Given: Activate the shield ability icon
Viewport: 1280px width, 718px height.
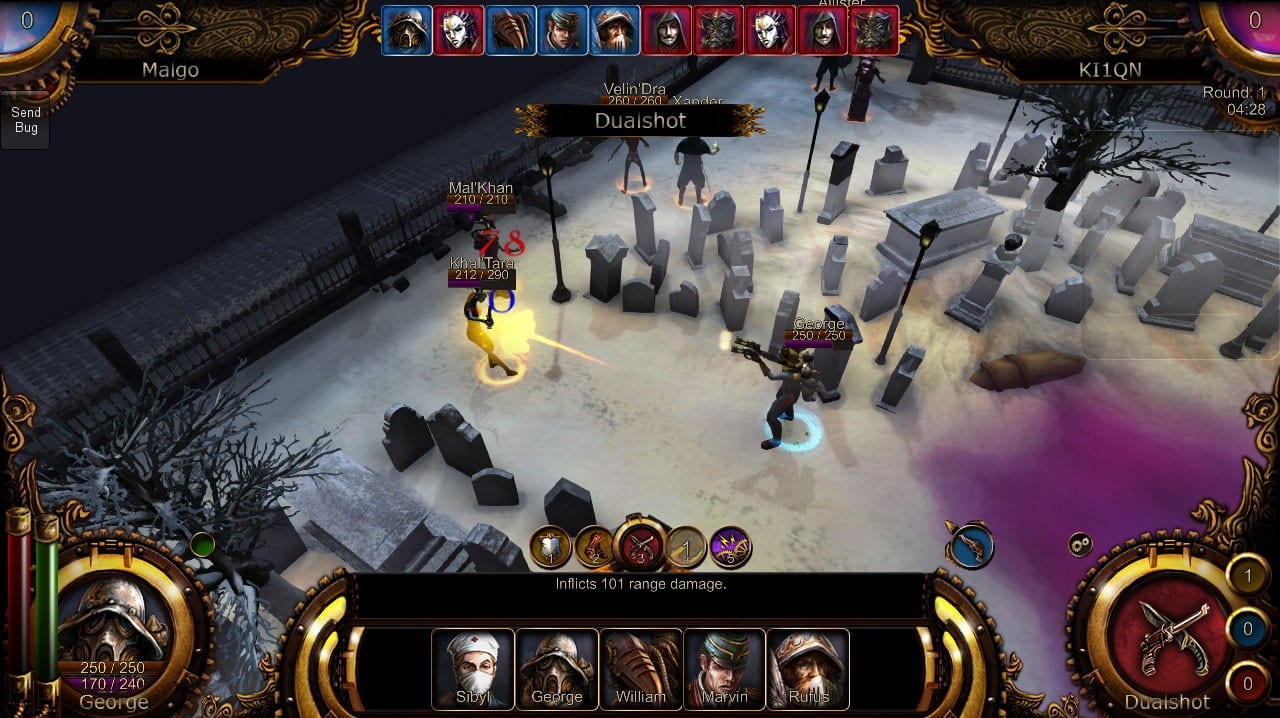Looking at the screenshot, I should point(550,547).
